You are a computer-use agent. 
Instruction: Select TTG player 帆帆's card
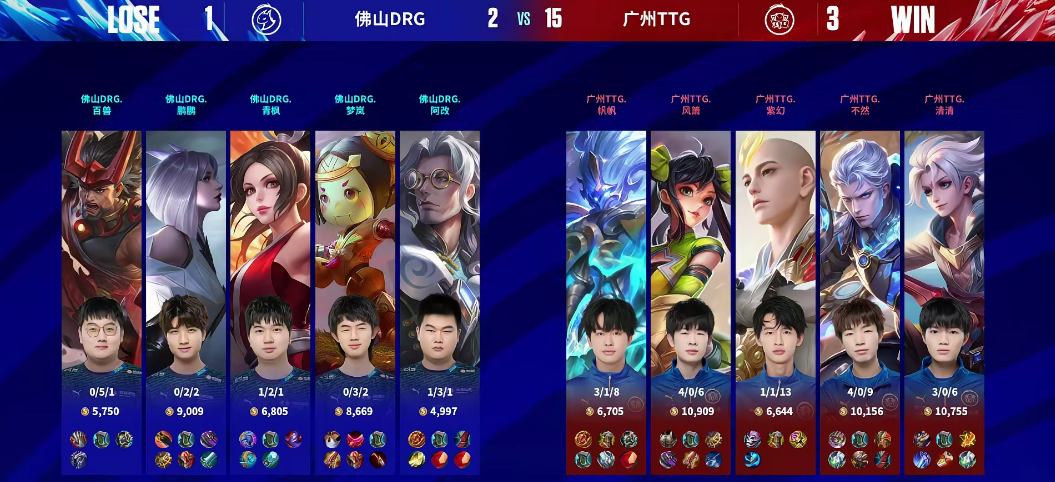click(x=606, y=300)
